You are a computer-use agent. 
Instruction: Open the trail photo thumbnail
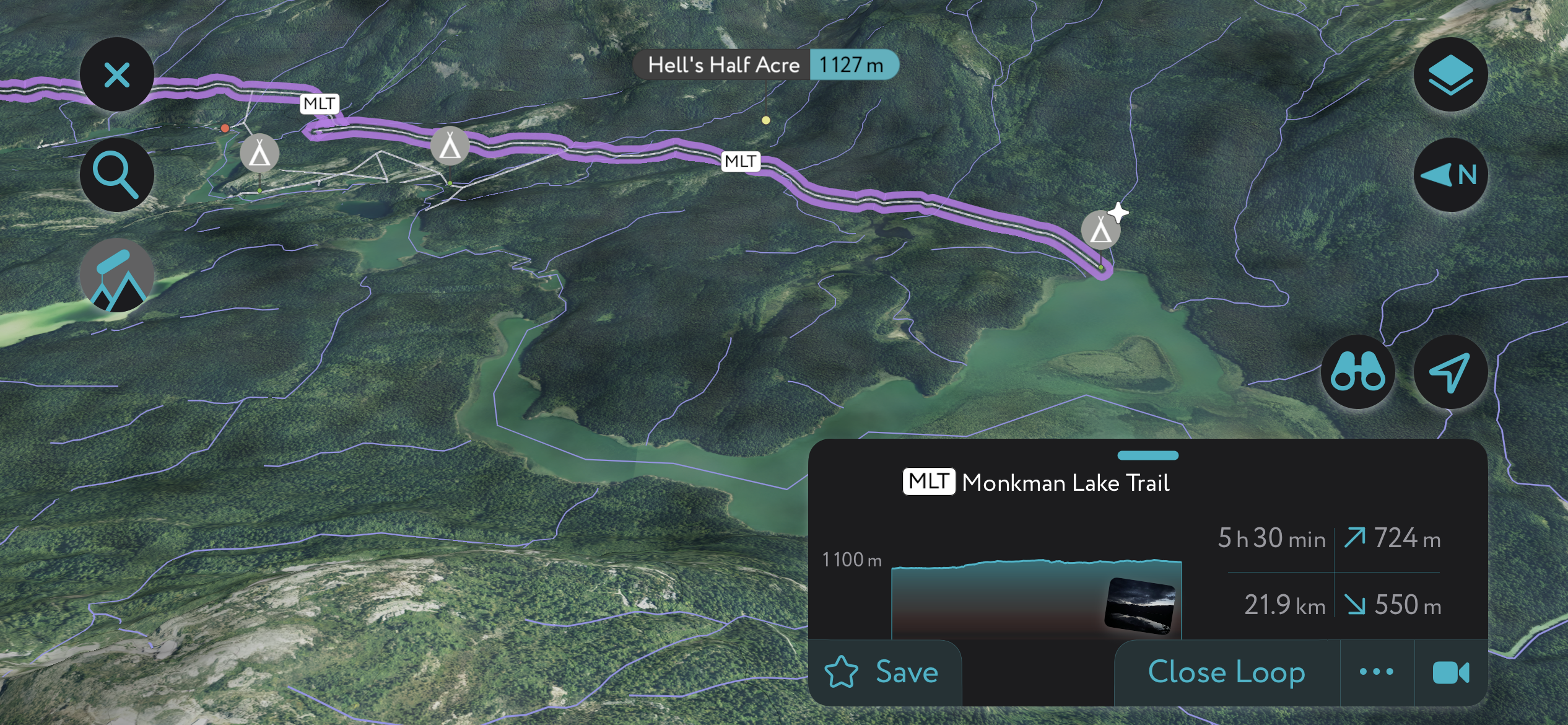click(x=1139, y=605)
